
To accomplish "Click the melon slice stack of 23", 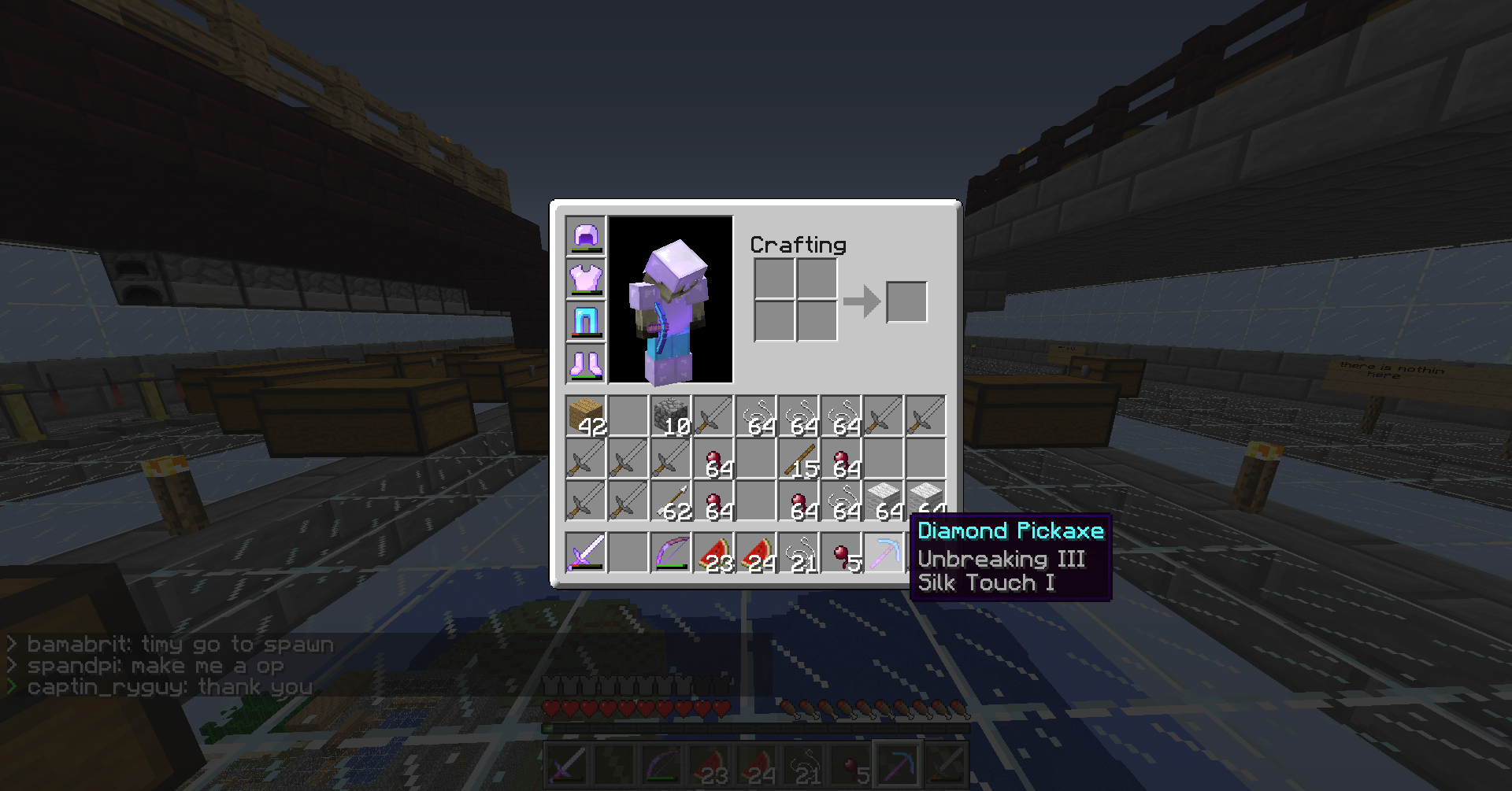I will point(713,551).
